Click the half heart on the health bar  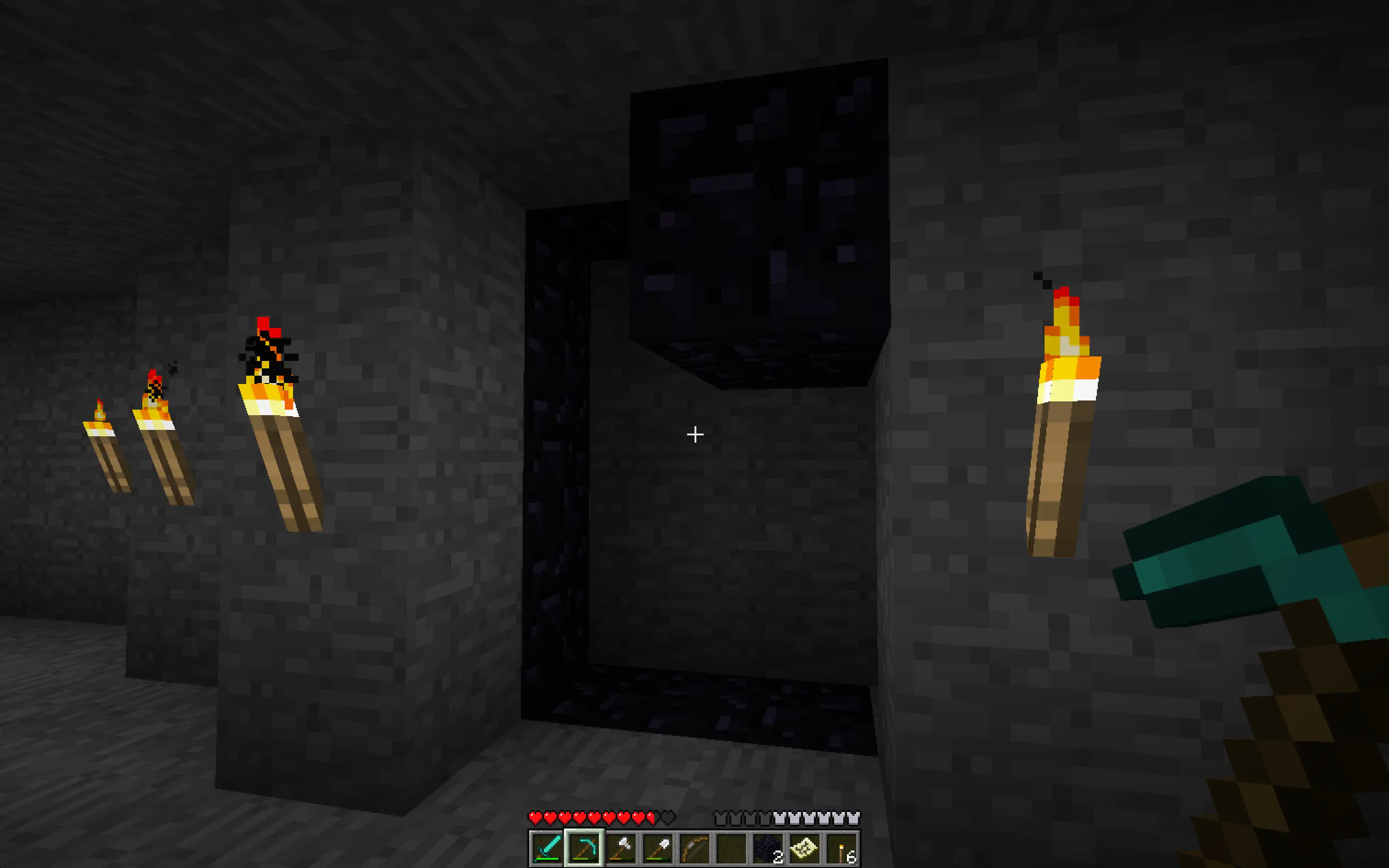[650, 818]
